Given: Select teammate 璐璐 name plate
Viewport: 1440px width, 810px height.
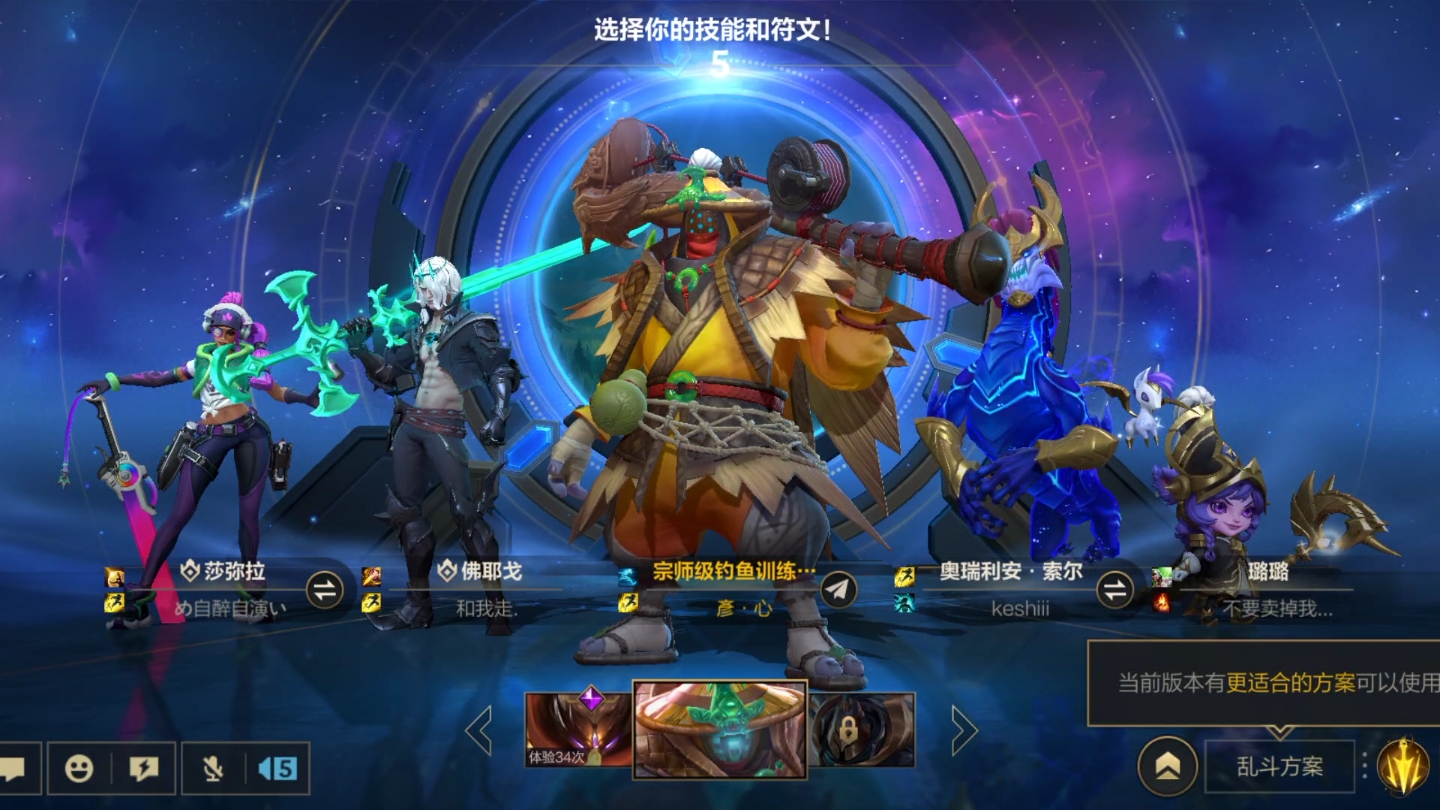Looking at the screenshot, I should pos(1268,573).
